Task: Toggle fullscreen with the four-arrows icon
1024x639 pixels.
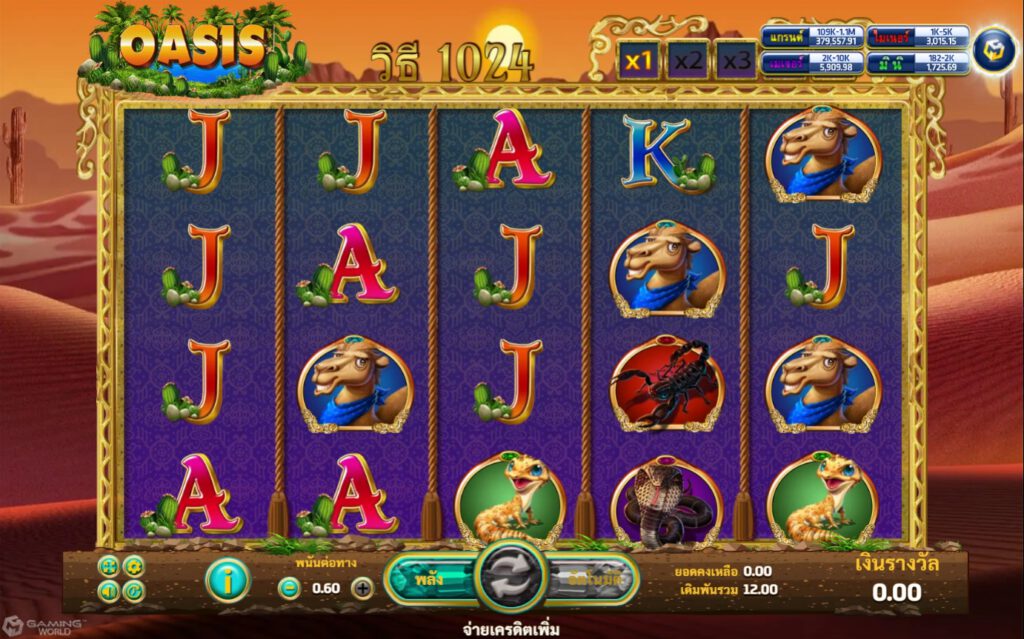Action: click(110, 567)
